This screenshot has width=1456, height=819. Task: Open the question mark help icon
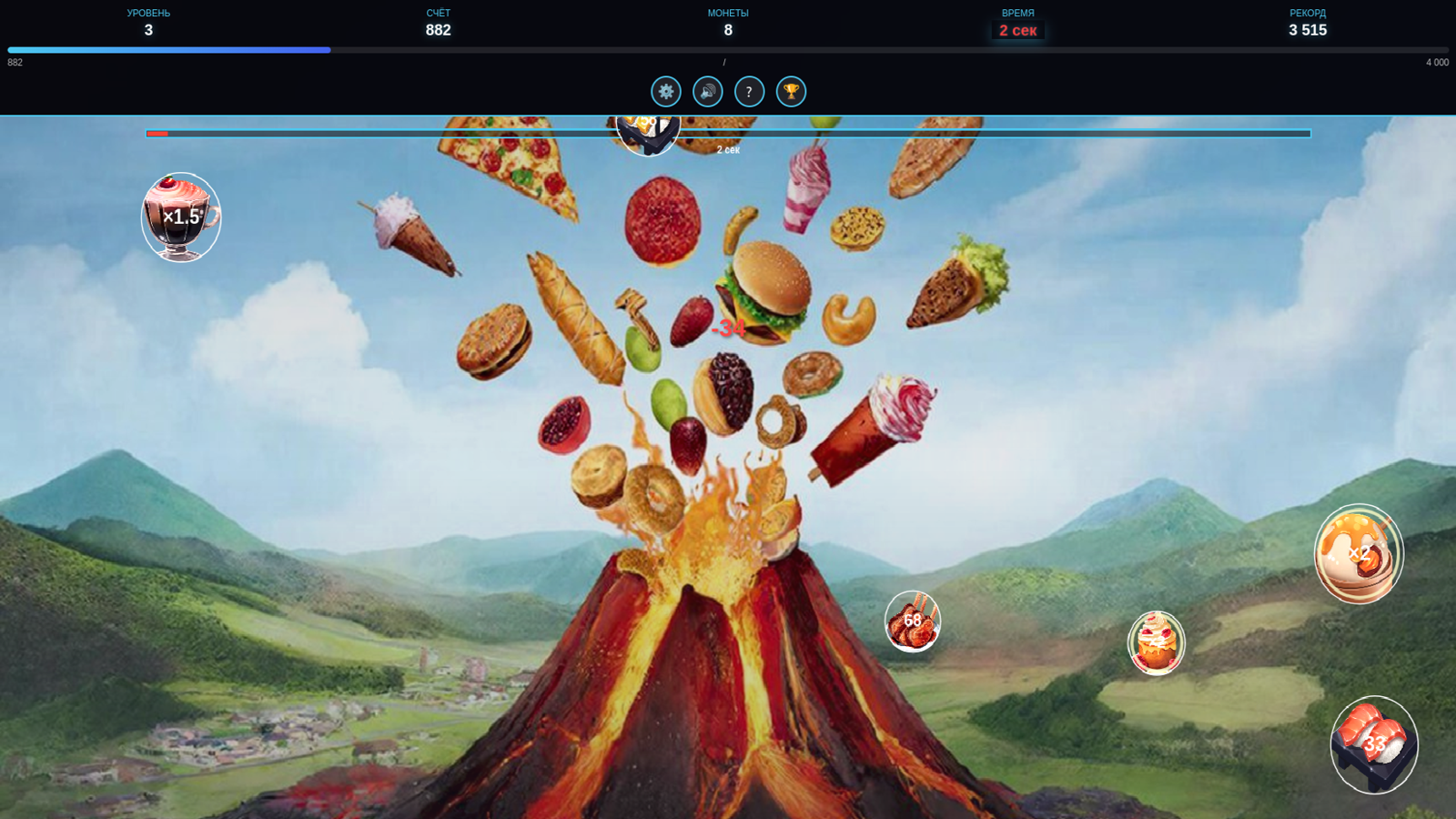click(x=749, y=91)
